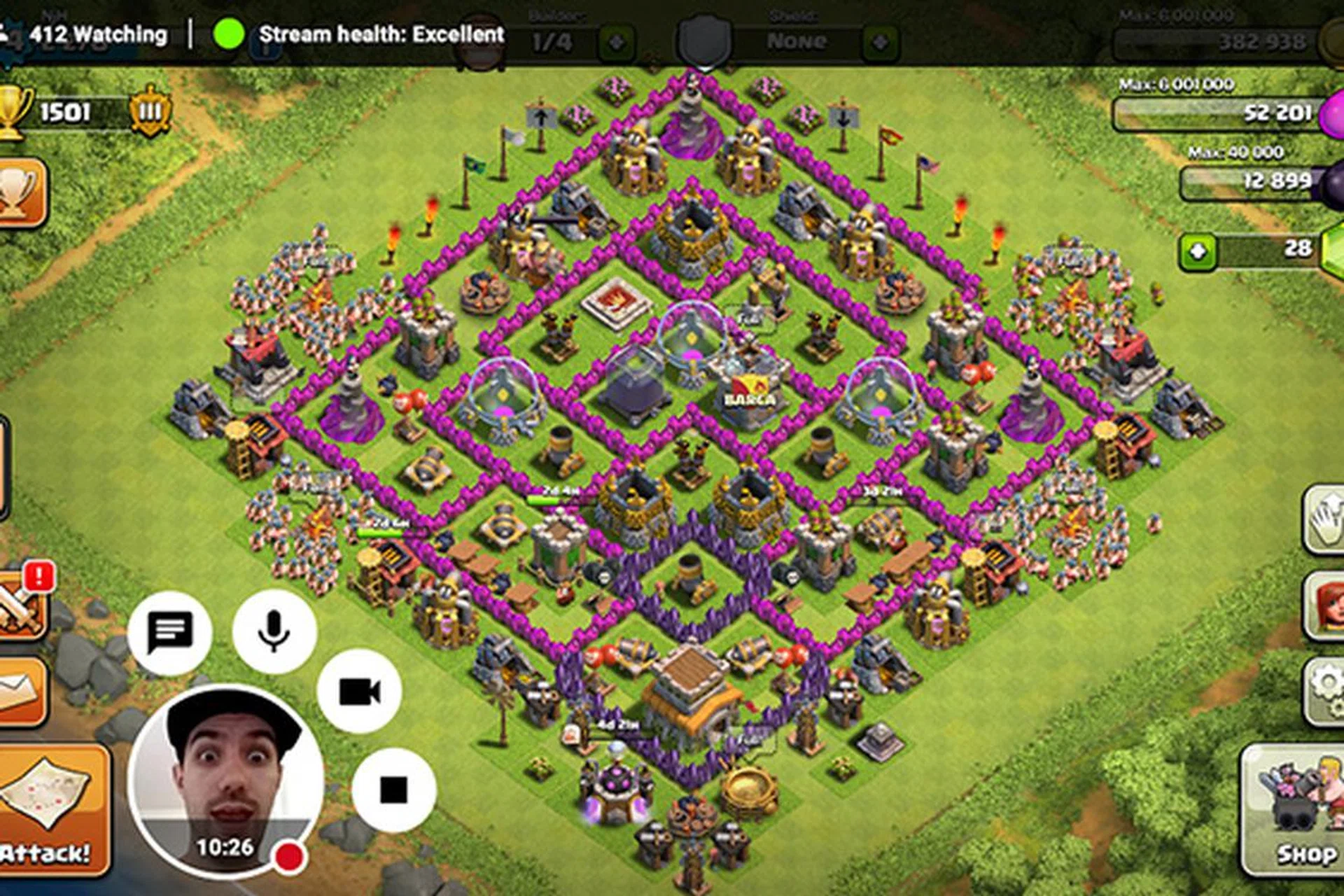Image resolution: width=1344 pixels, height=896 pixels.
Task: View the battle log with red alert
Action: point(21,605)
